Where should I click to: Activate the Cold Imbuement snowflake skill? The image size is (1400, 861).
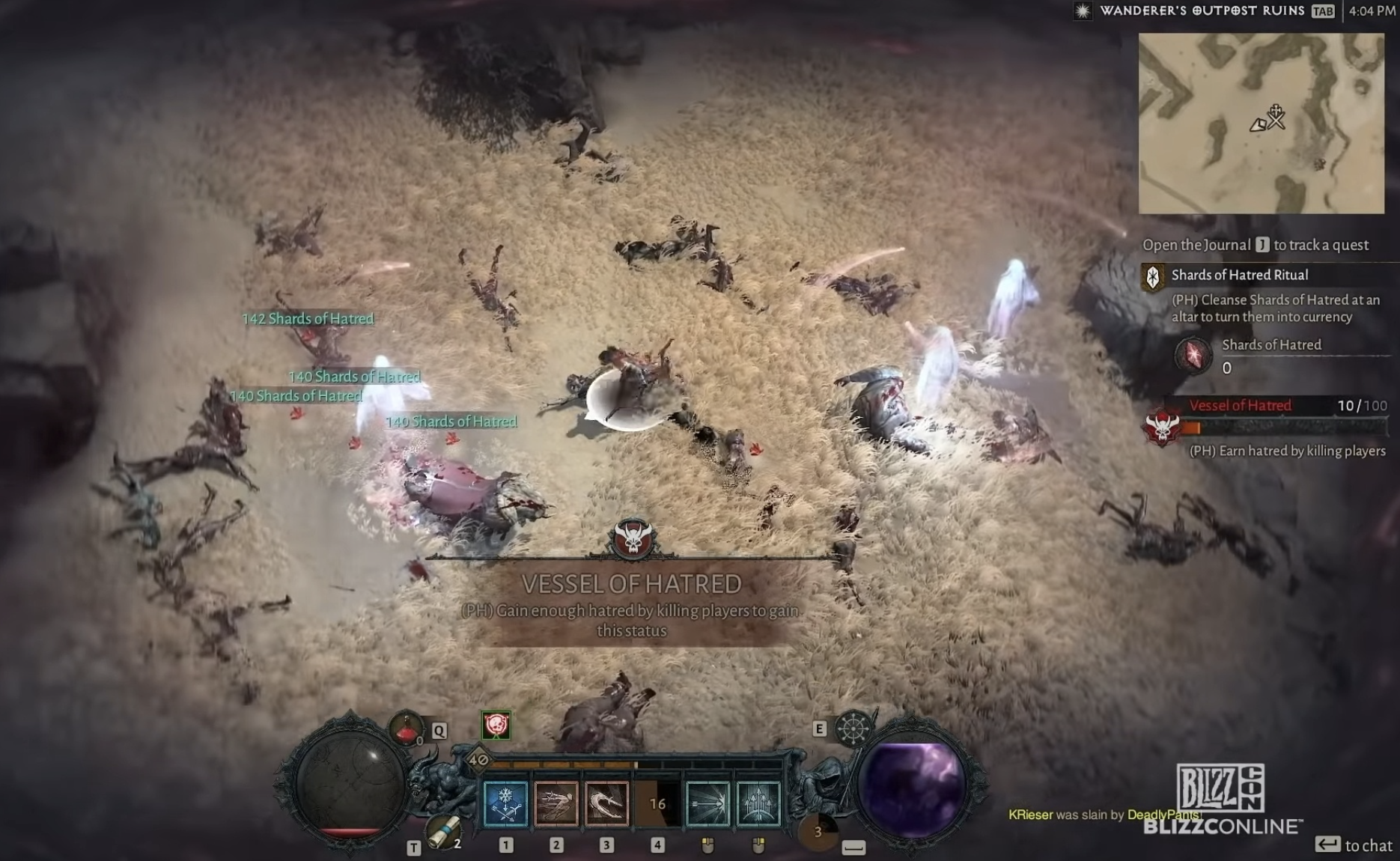tap(506, 803)
